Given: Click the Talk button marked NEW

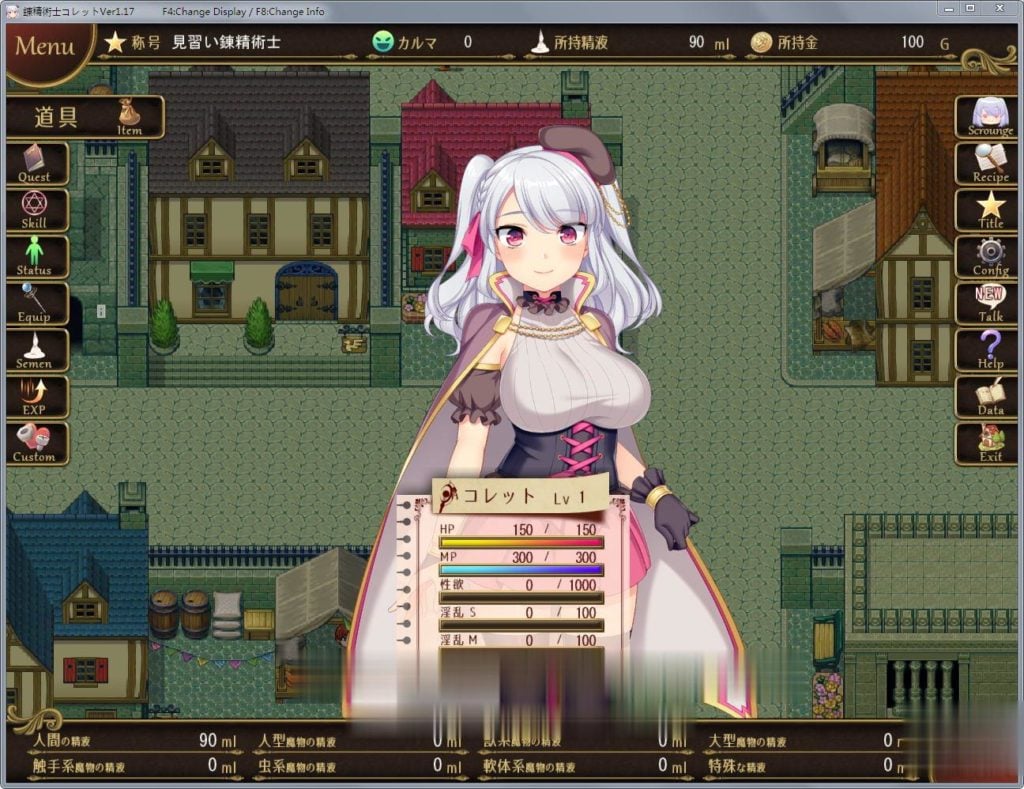Looking at the screenshot, I should click(989, 304).
